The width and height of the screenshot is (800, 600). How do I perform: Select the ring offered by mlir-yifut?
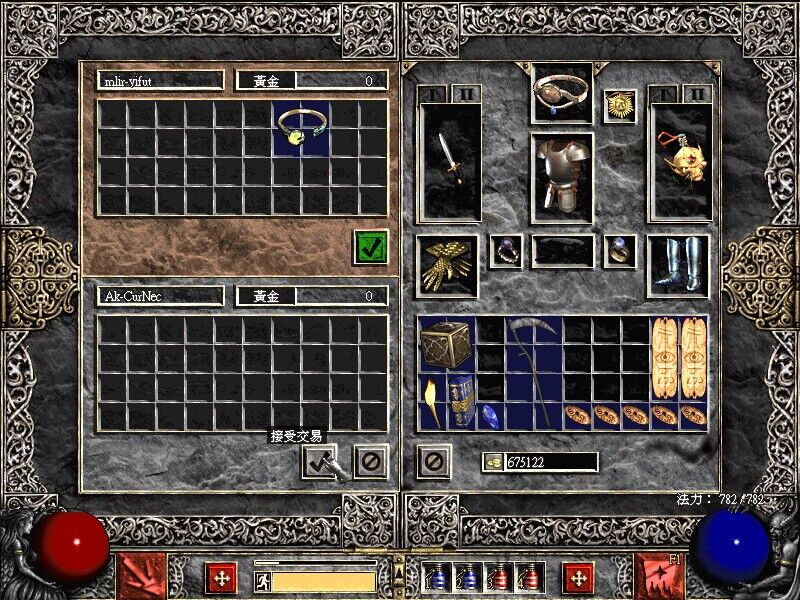tap(302, 127)
